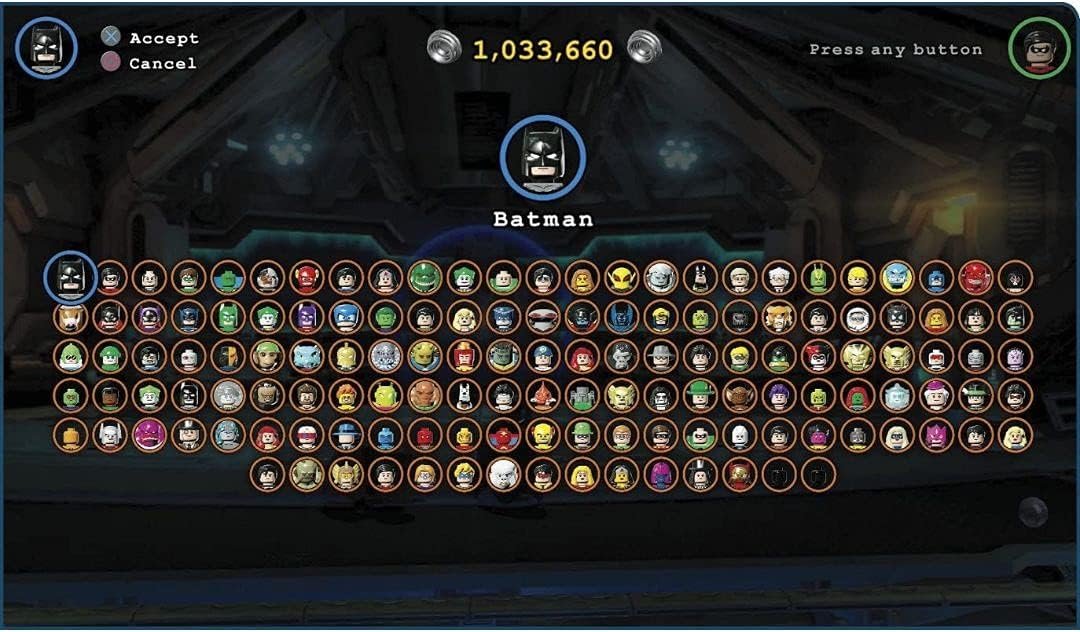Select Detective Chimp in the green hat
This screenshot has width=1080, height=632.
(x=267, y=356)
